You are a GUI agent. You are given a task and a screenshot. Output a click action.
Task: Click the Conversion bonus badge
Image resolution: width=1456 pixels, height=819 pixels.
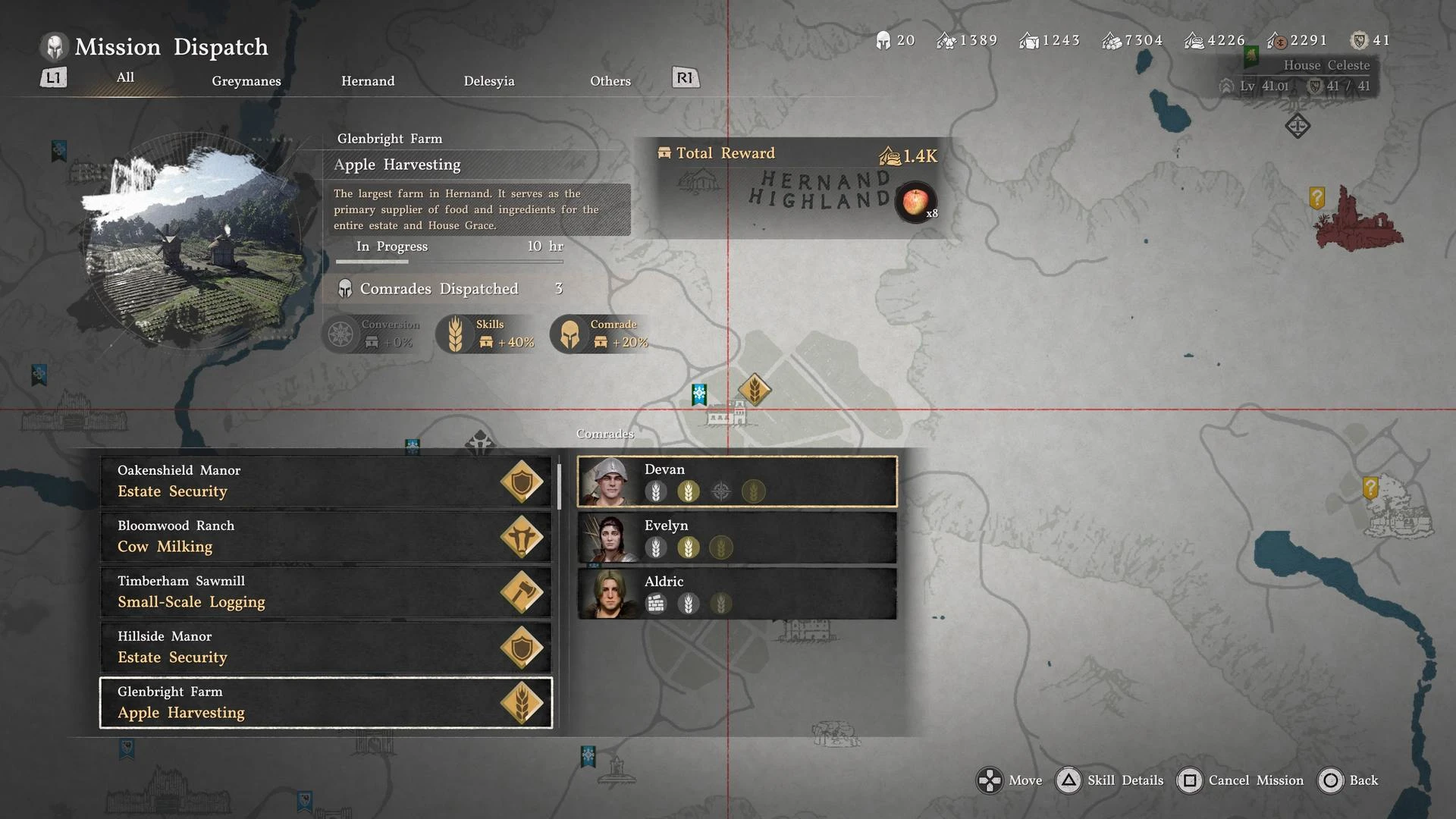coord(373,334)
